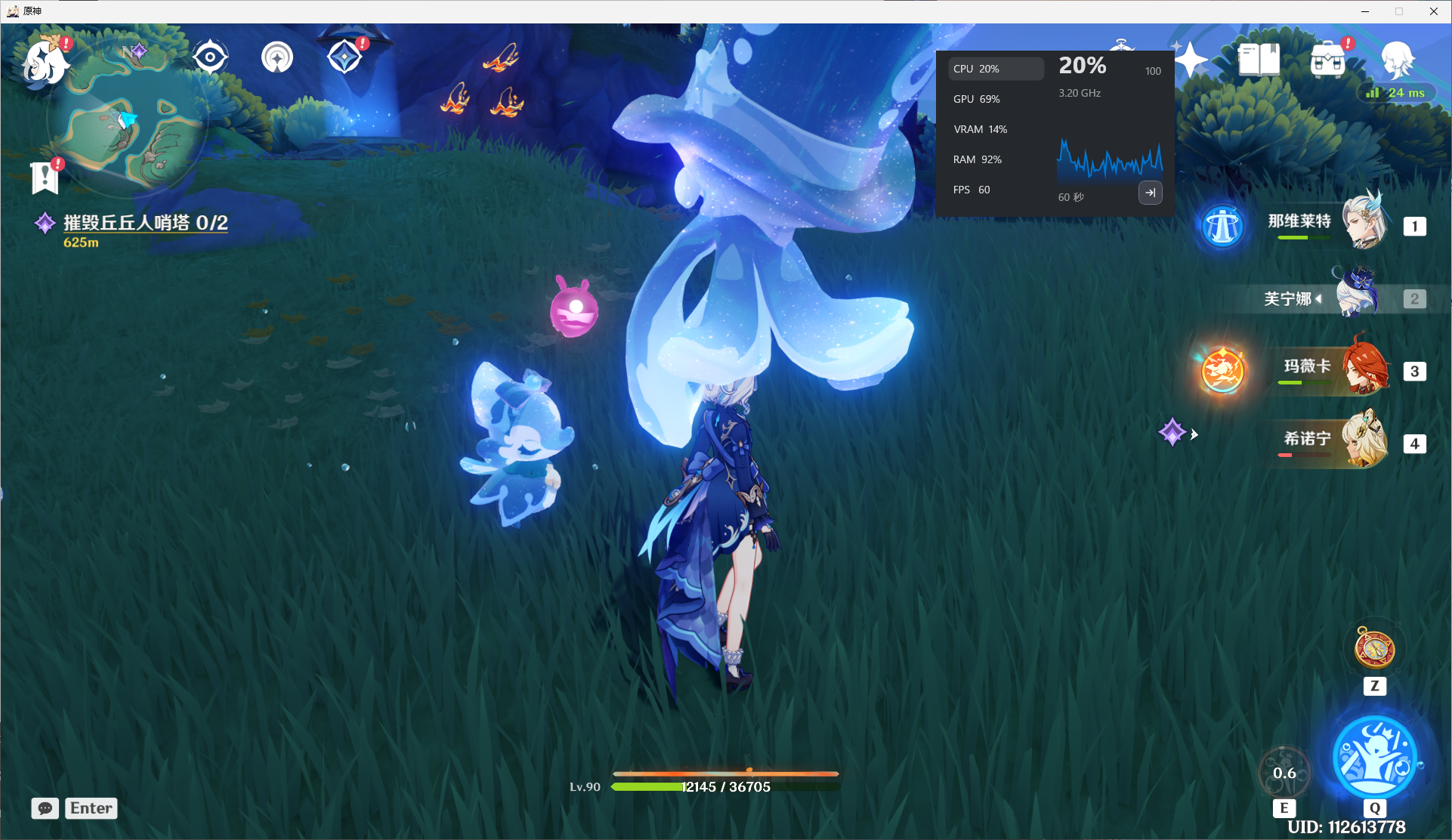Close the game window
The width and height of the screenshot is (1452, 840).
pos(1433,11)
